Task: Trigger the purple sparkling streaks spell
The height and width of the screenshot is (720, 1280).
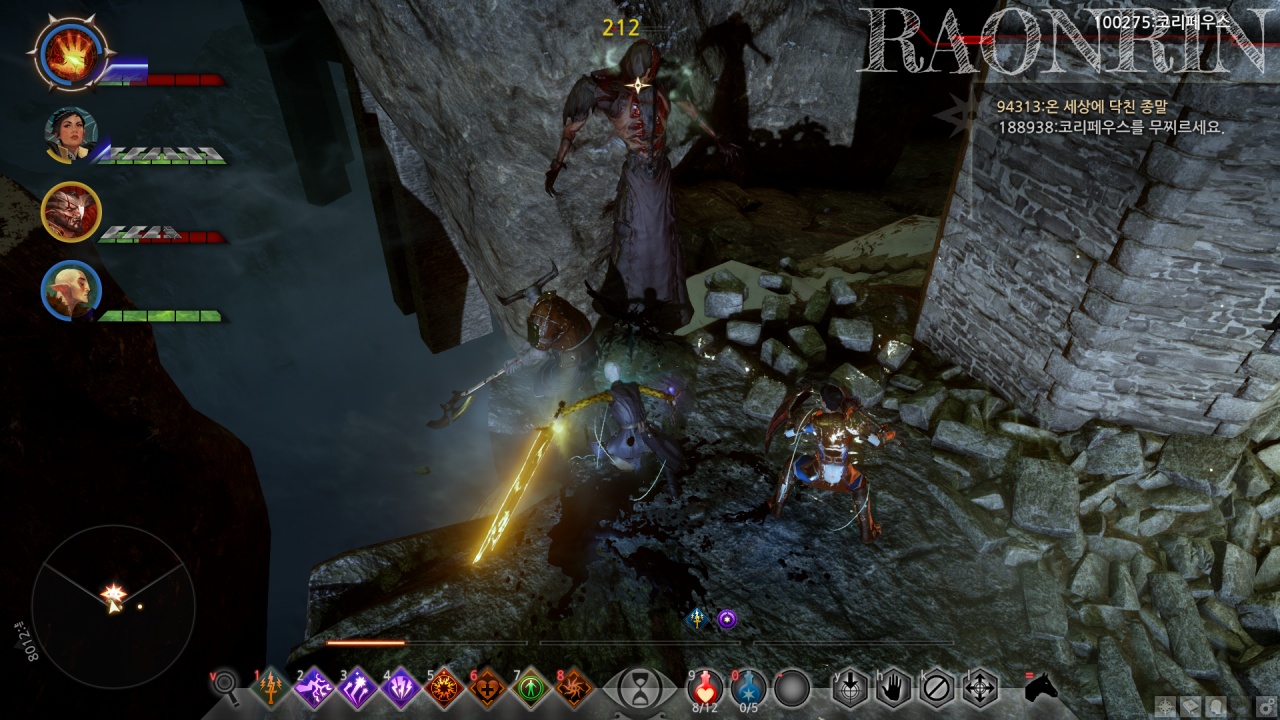Action: [358, 688]
